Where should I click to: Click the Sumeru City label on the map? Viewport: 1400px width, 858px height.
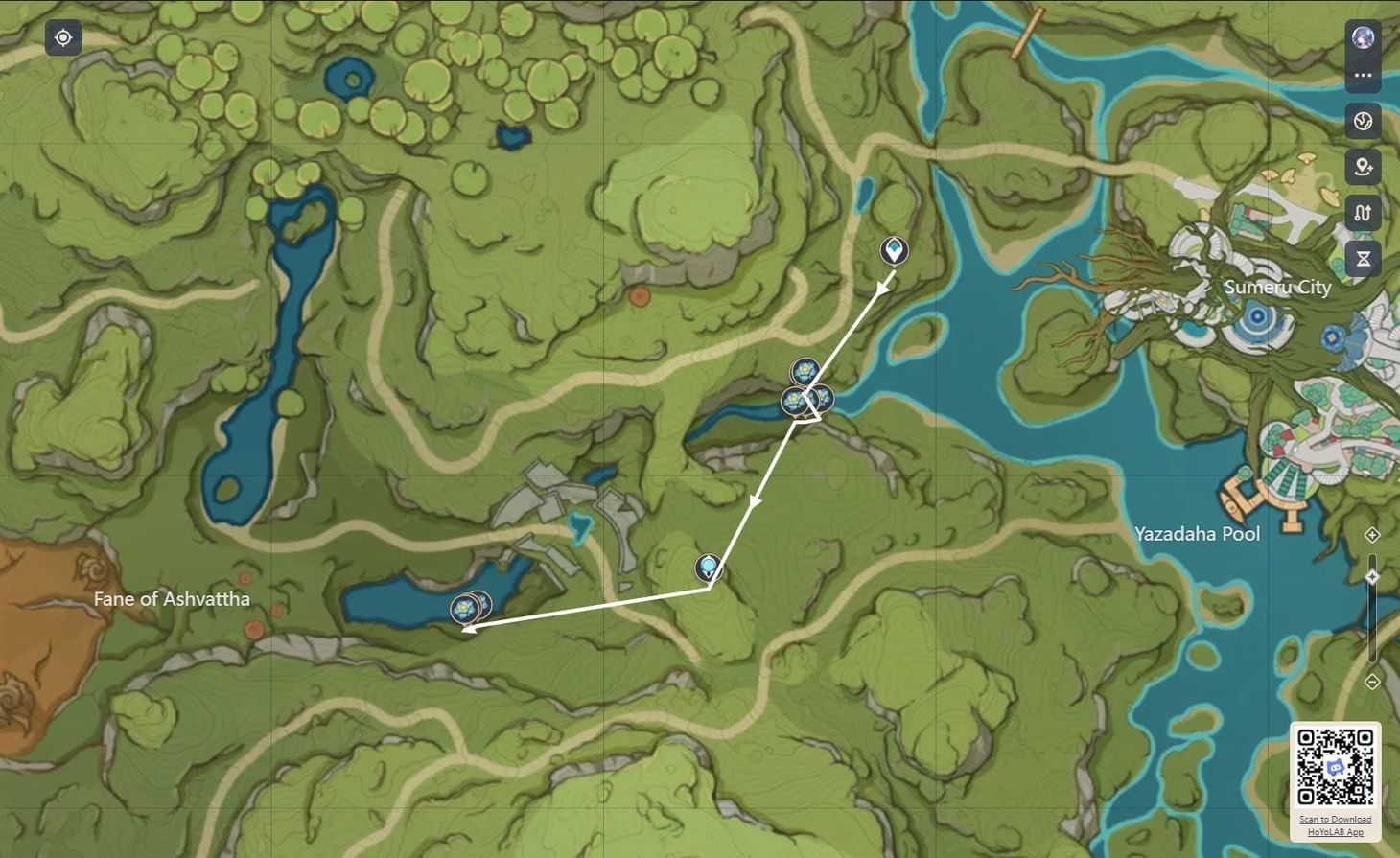1277,287
